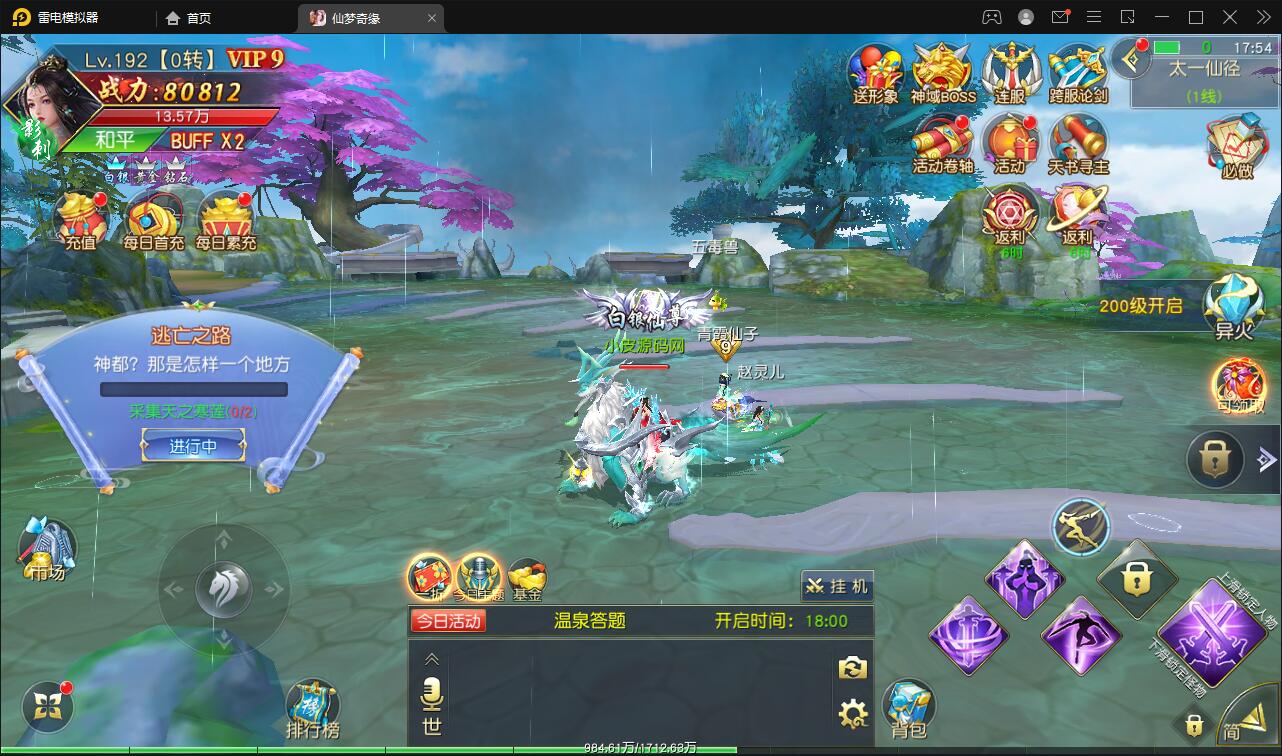
Task: Open the 每日首充 daily first recharge
Action: [x=153, y=218]
